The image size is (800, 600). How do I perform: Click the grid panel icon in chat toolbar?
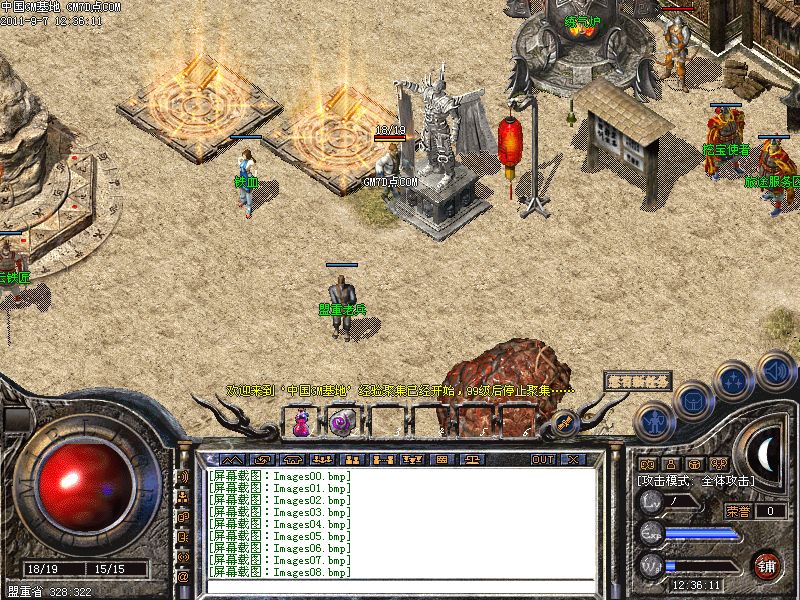coord(442,459)
